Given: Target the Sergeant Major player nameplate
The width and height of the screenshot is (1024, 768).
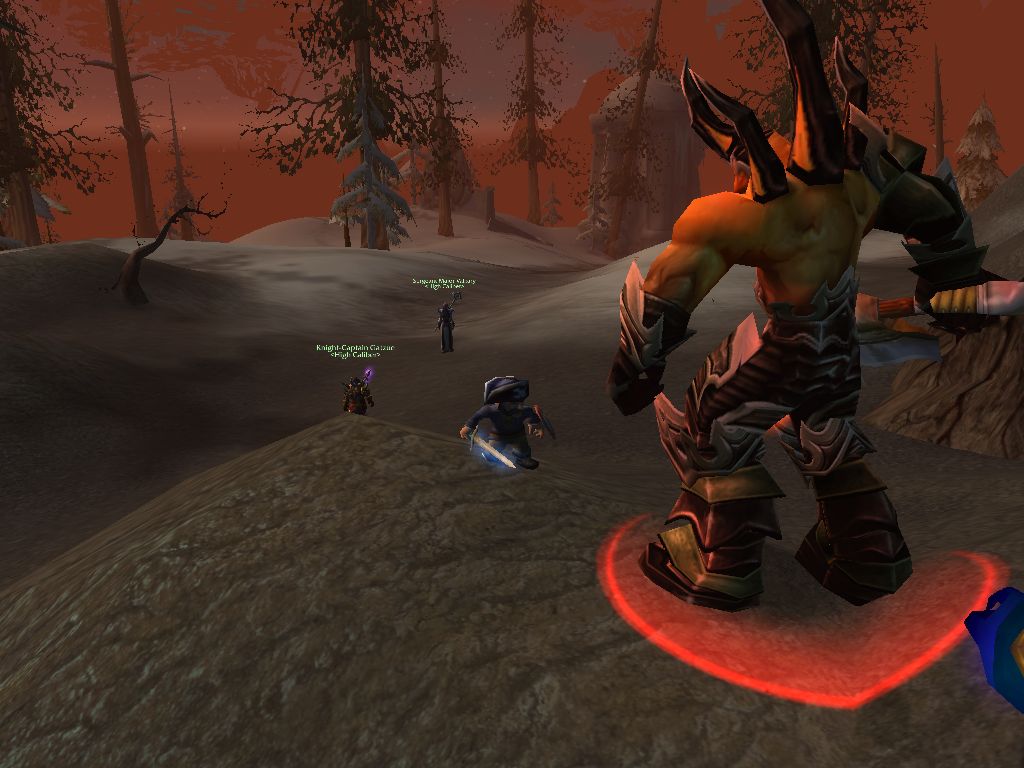Looking at the screenshot, I should tap(444, 282).
